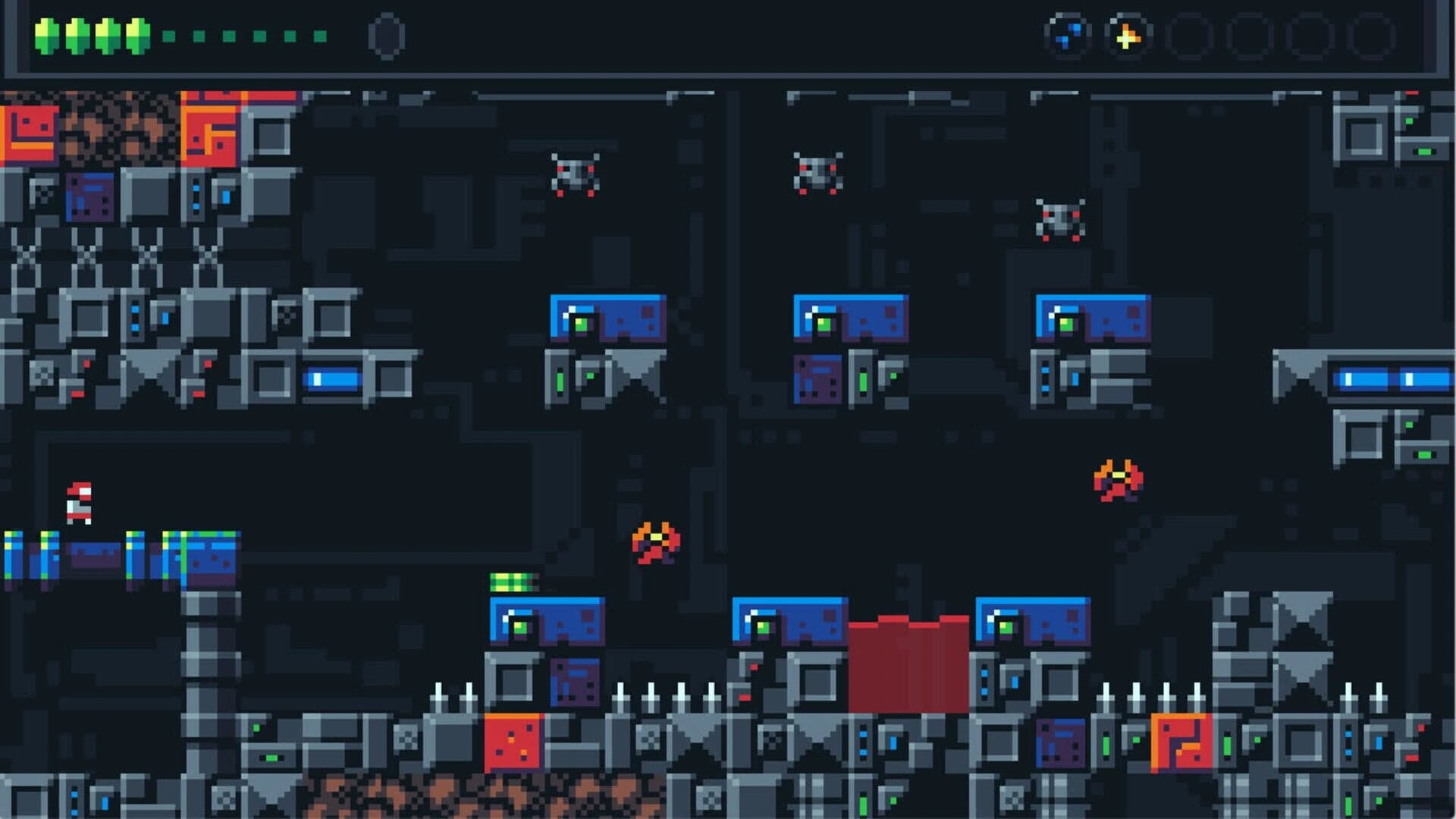Click the first green health capsule
This screenshot has height=819, width=1456.
pyautogui.click(x=44, y=35)
